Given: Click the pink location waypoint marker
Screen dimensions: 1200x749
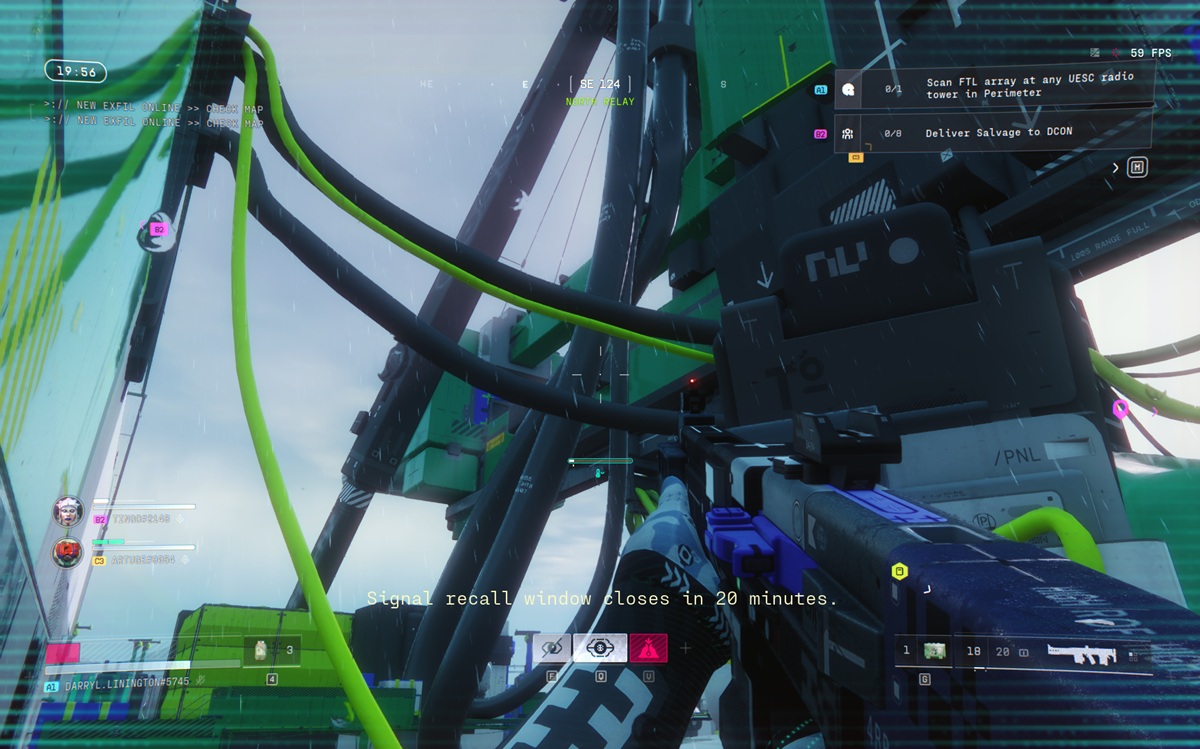Looking at the screenshot, I should click(1120, 409).
